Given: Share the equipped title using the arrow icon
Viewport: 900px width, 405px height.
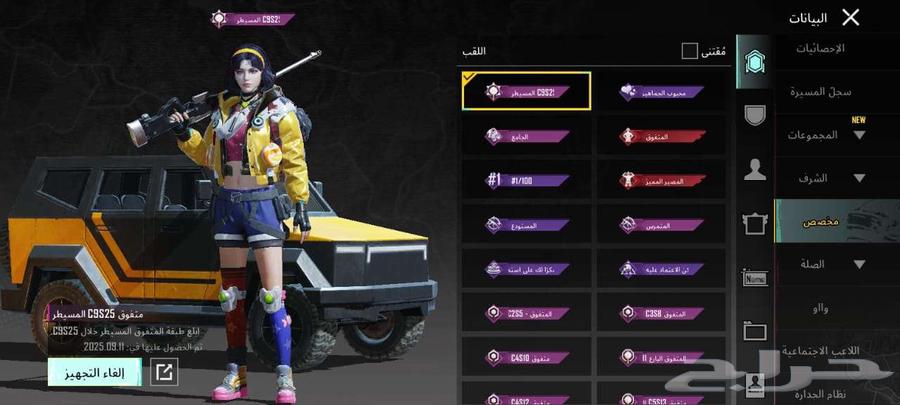Looking at the screenshot, I should (x=164, y=372).
